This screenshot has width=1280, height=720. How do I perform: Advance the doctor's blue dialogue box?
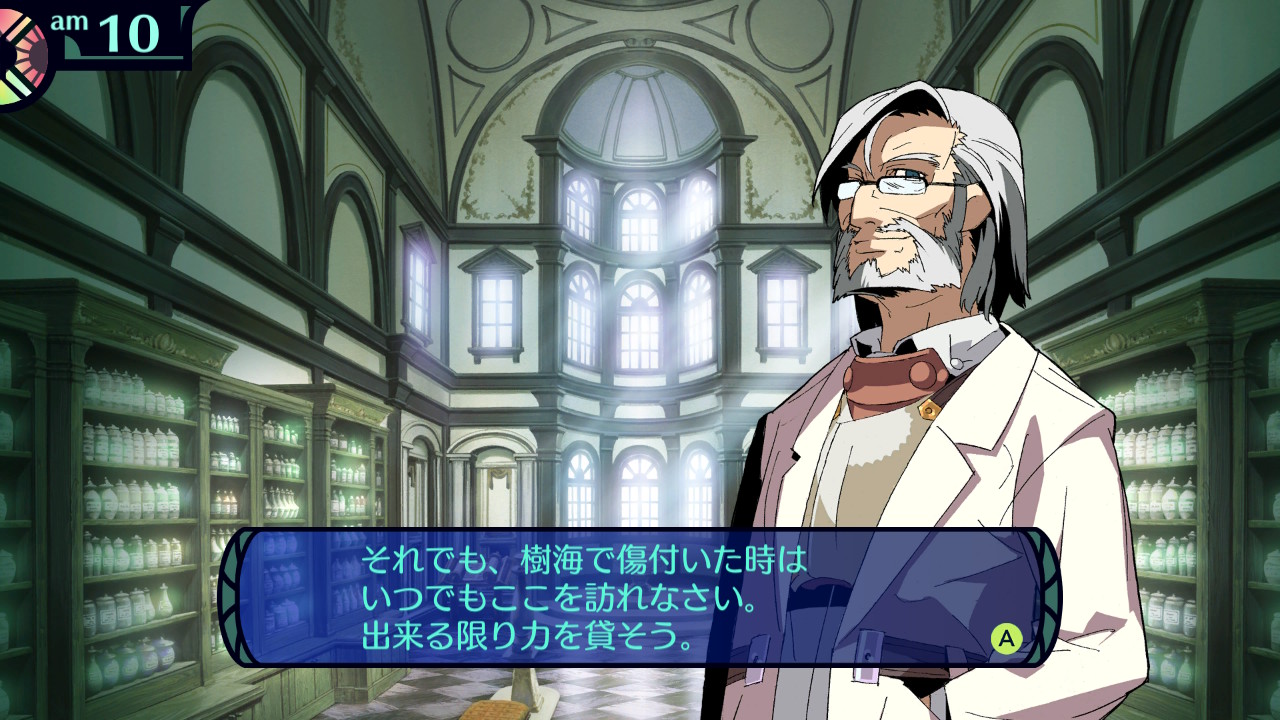(1006, 638)
